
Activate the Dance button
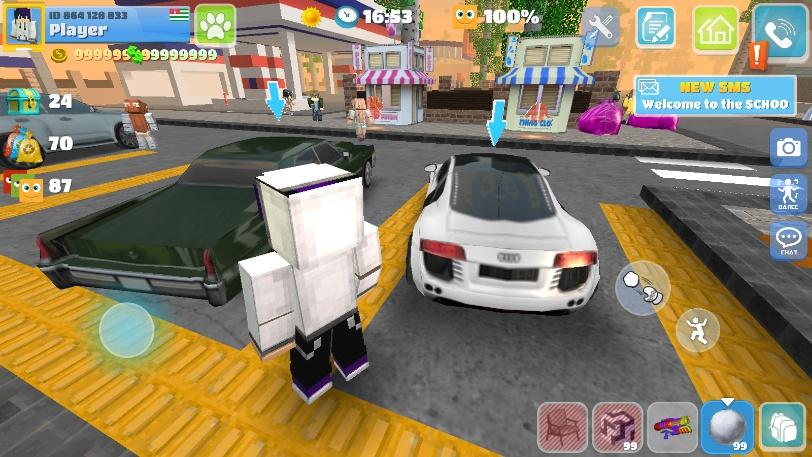(x=788, y=194)
